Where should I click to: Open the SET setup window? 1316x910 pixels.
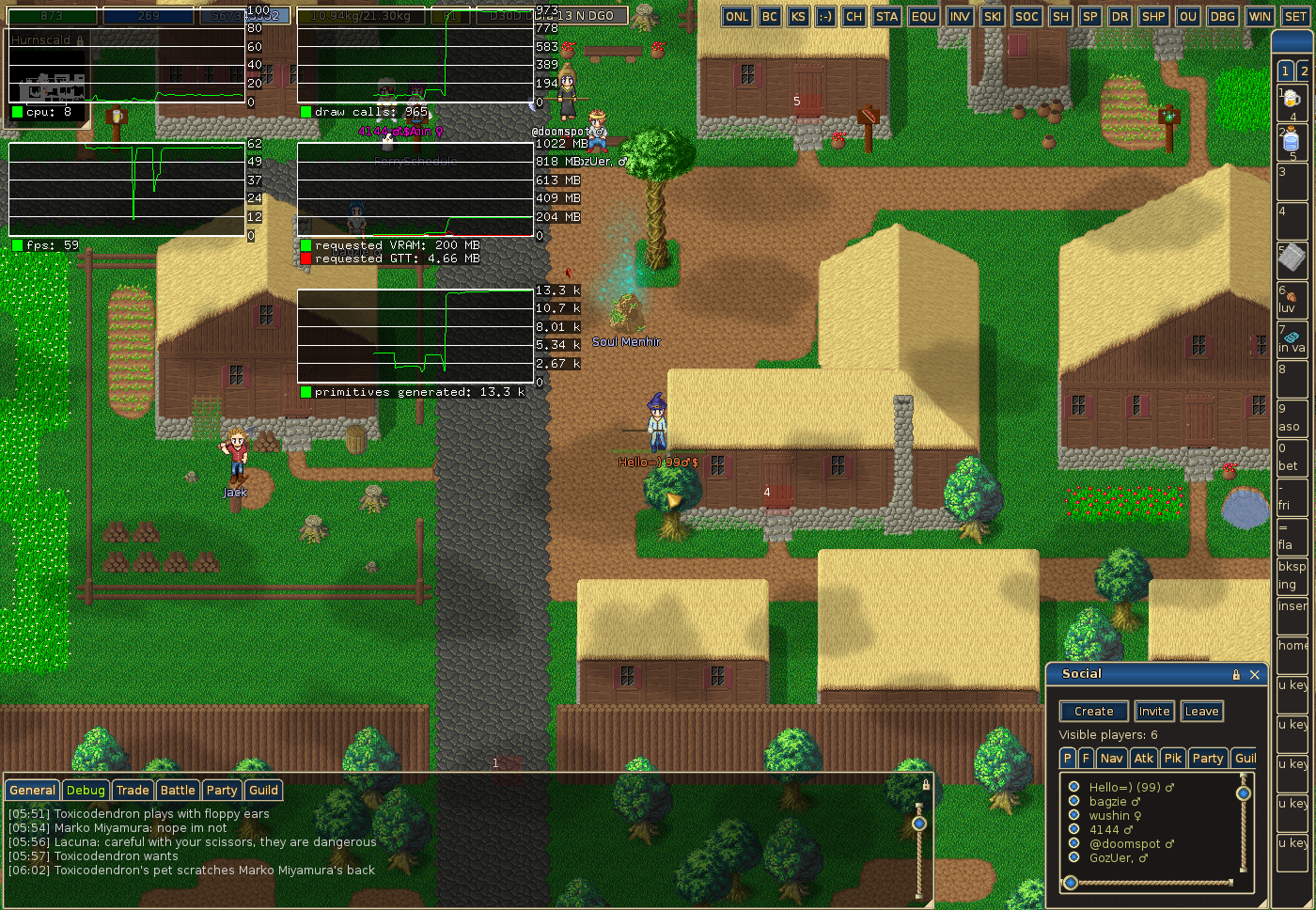click(1295, 16)
